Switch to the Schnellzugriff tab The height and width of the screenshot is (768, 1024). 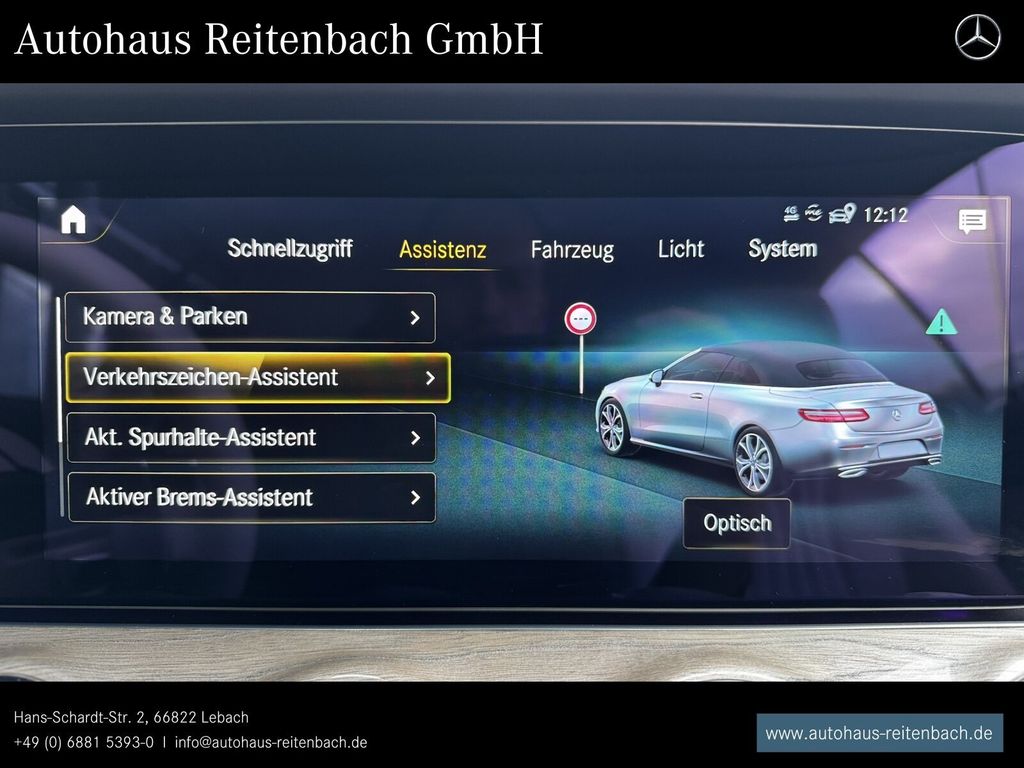[289, 248]
